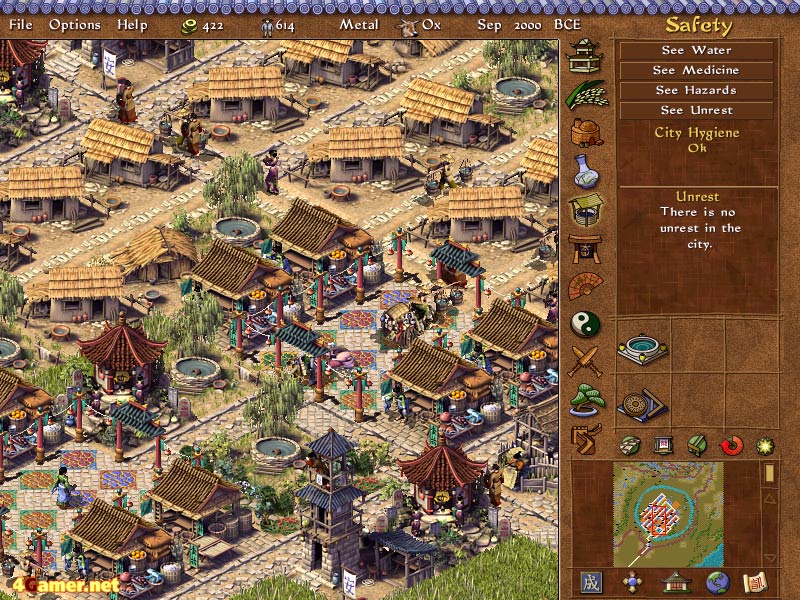The height and width of the screenshot is (600, 800).
Task: Switch to the rice agriculture category
Action: point(585,94)
